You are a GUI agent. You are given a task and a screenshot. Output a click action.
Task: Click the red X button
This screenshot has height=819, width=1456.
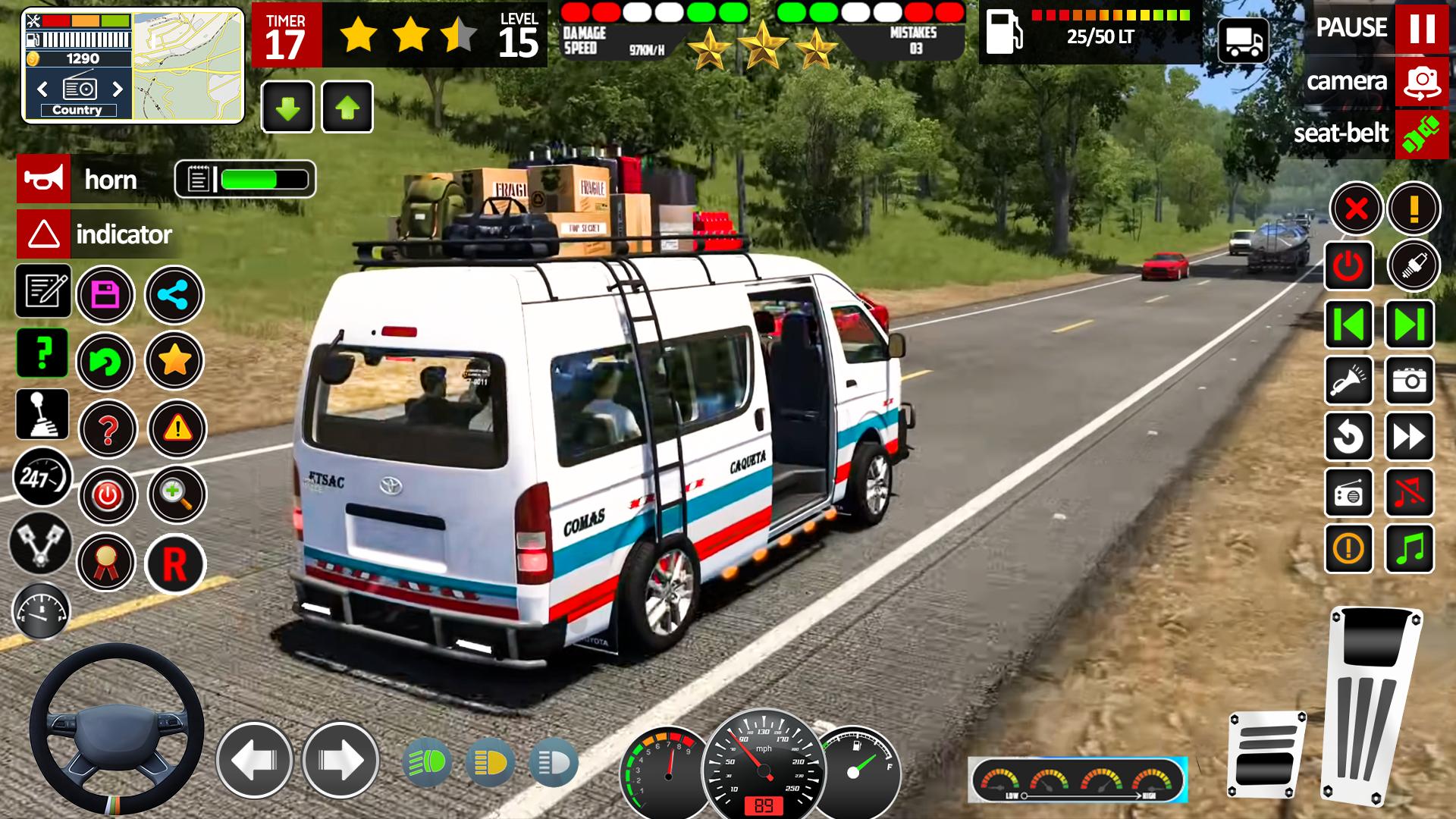pyautogui.click(x=1356, y=209)
